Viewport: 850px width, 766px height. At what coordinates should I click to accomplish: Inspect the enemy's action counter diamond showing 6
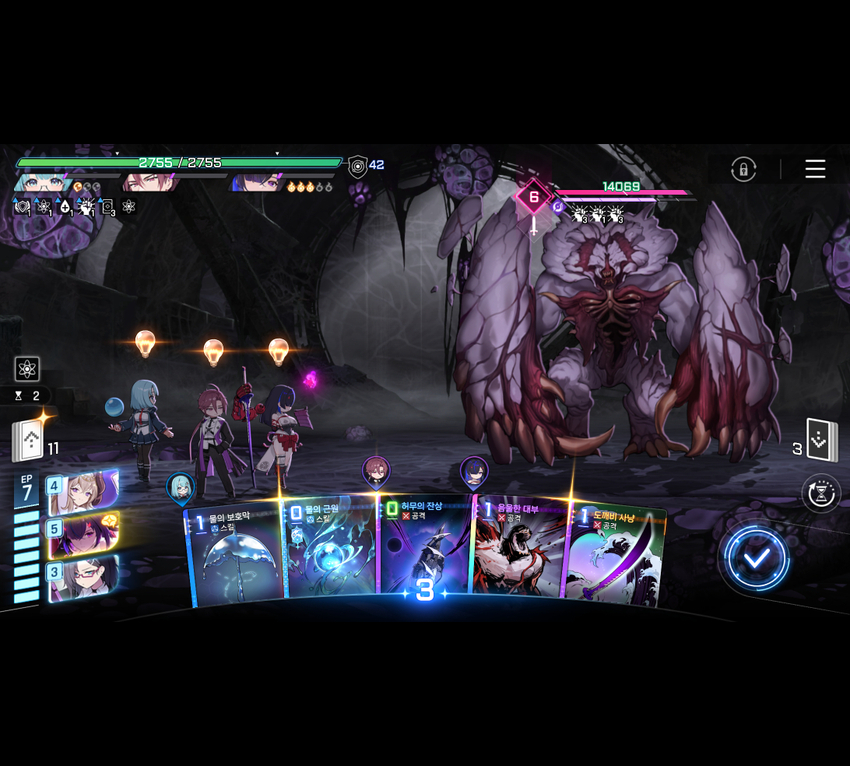(x=533, y=197)
